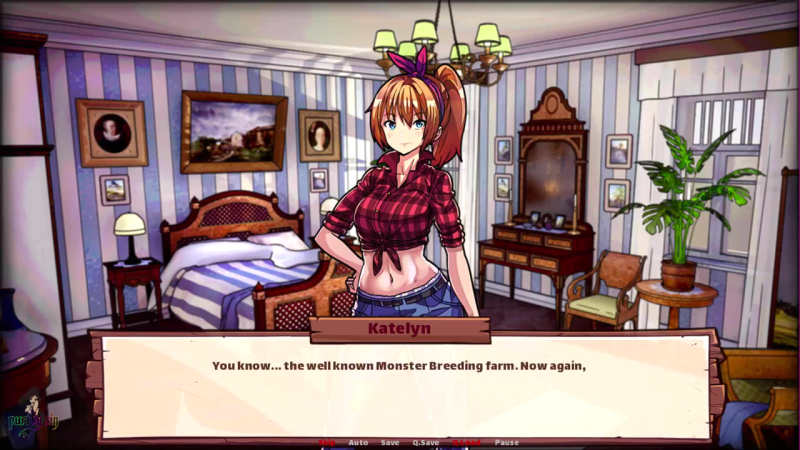Image resolution: width=800 pixels, height=450 pixels.
Task: Open the Pause menu
Action: pyautogui.click(x=507, y=442)
